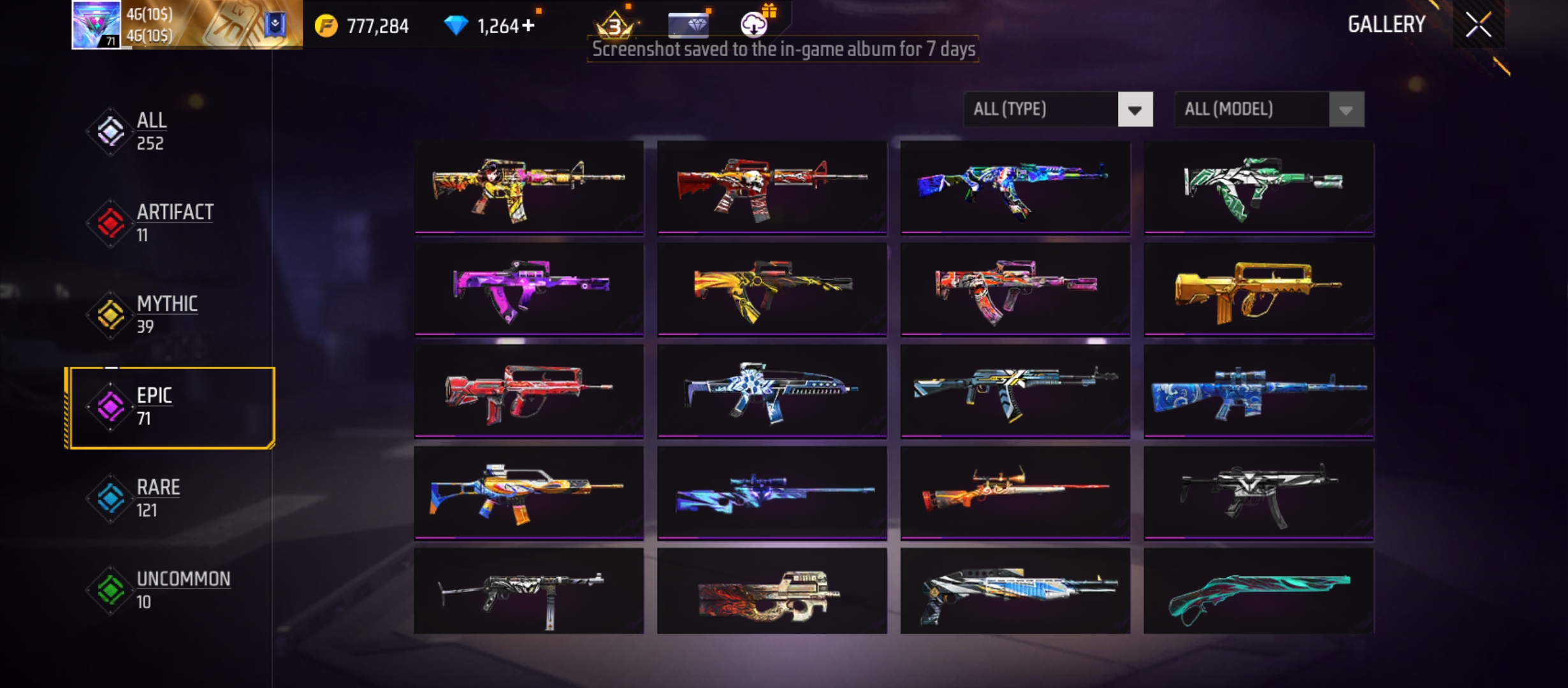The width and height of the screenshot is (1568, 688).
Task: Select the green and white SCAR skin
Action: (x=1258, y=187)
